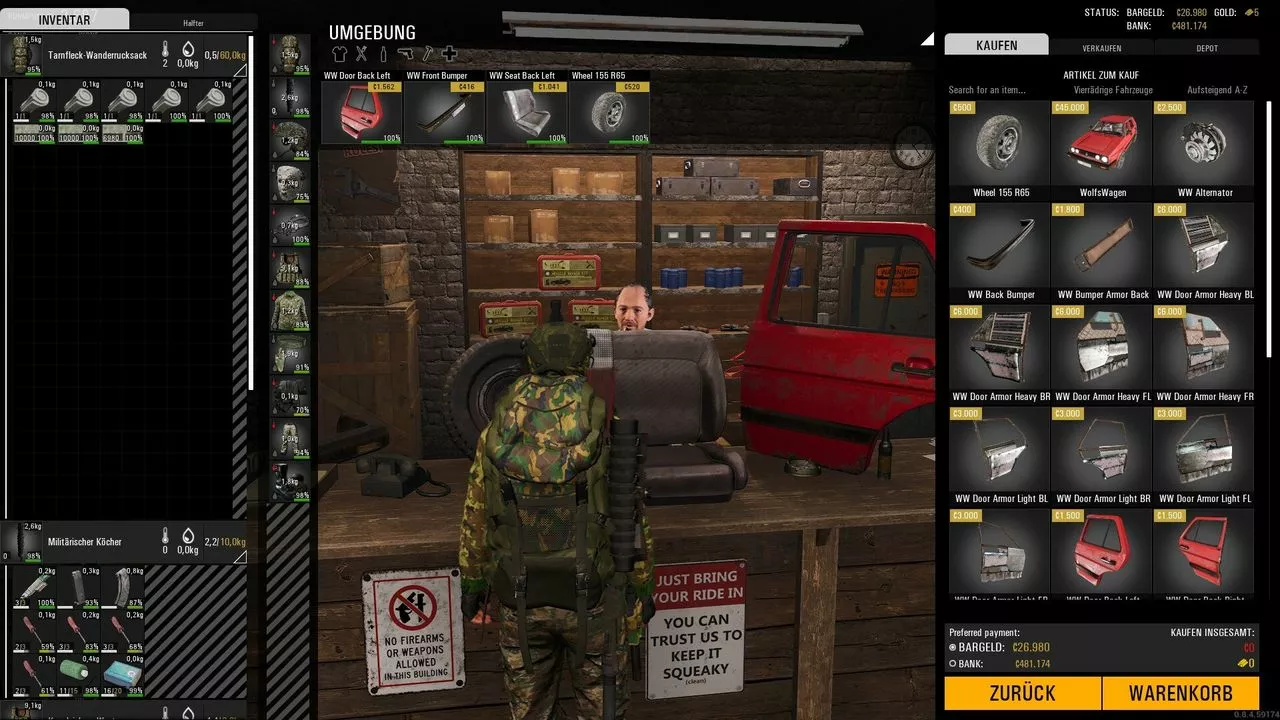Select the Kaufen tab

[x=996, y=45]
